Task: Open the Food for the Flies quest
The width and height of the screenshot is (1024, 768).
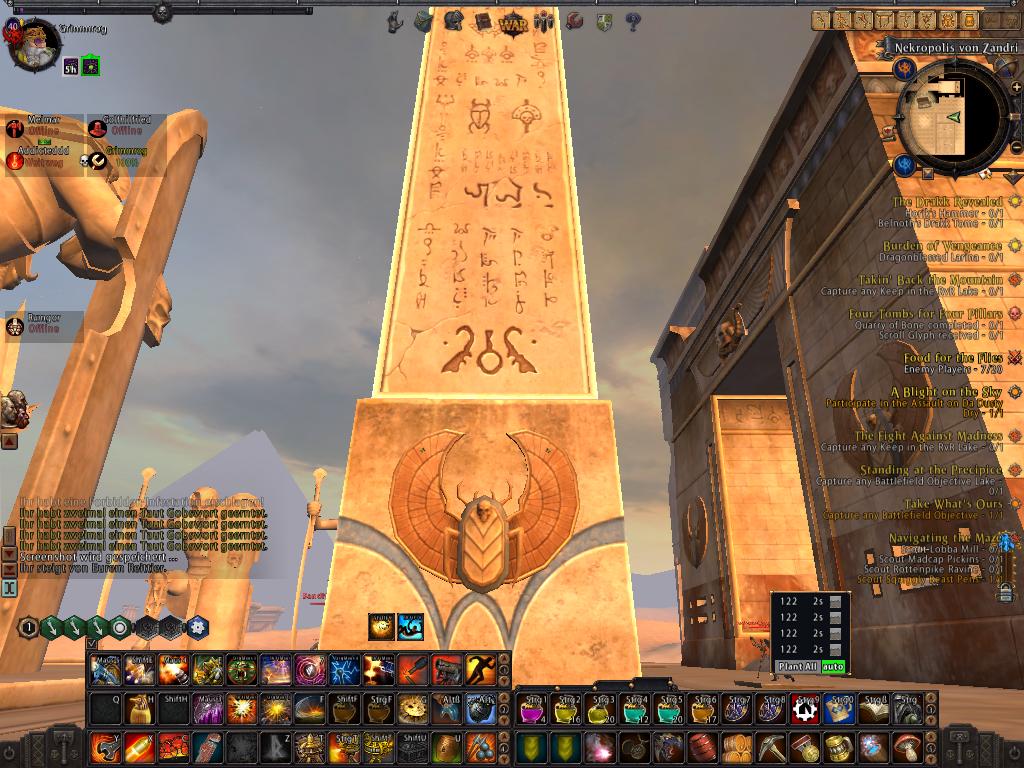Action: (953, 358)
